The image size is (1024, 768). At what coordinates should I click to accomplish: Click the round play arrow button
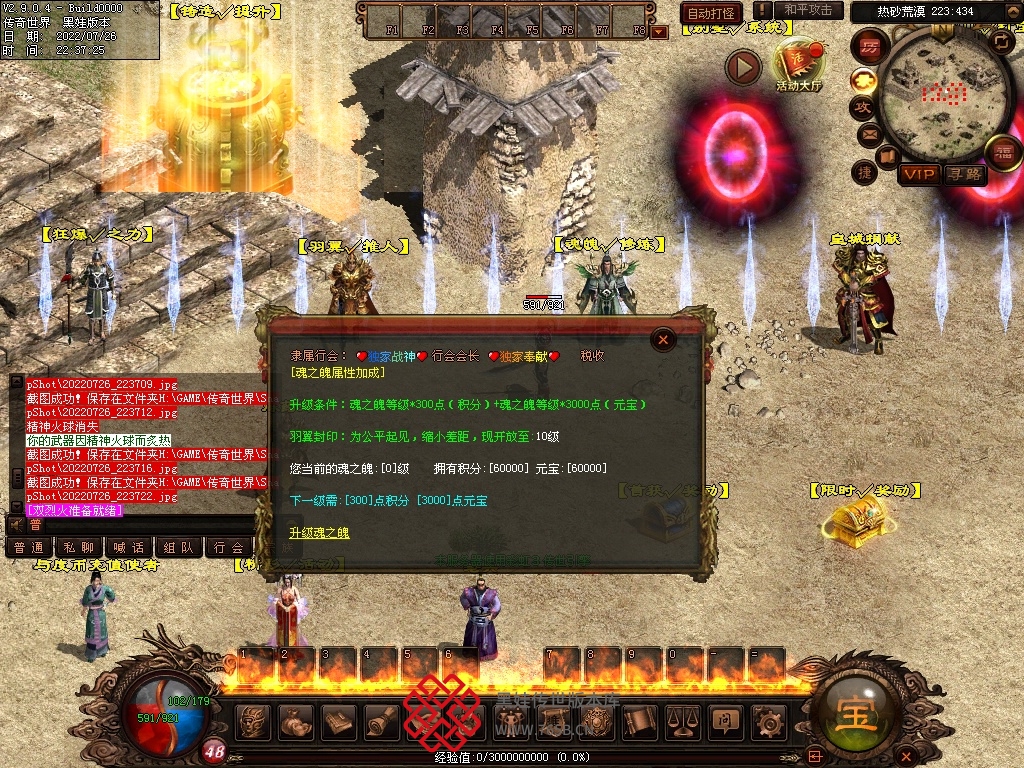click(743, 67)
